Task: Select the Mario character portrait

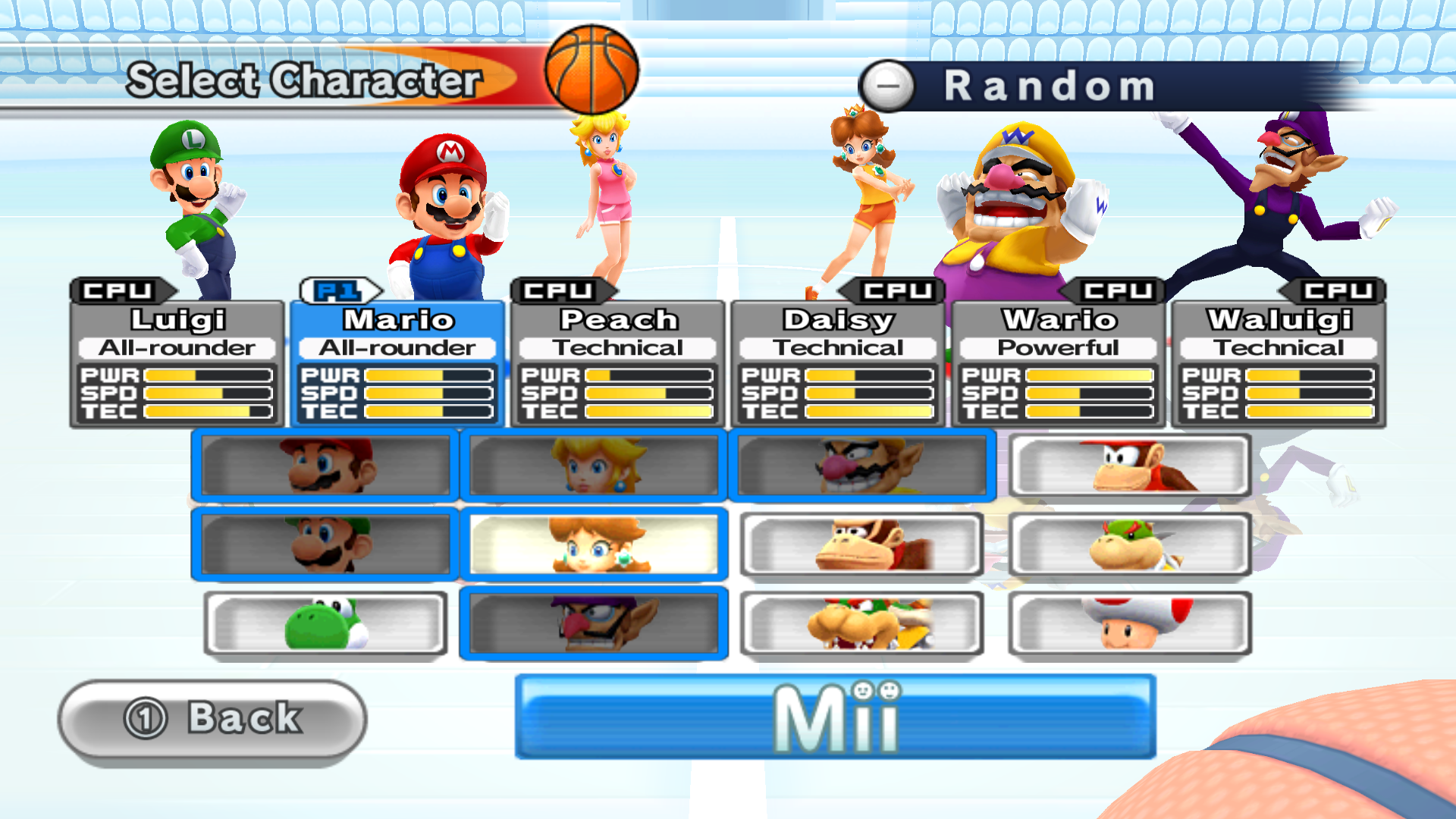Action: point(326,466)
